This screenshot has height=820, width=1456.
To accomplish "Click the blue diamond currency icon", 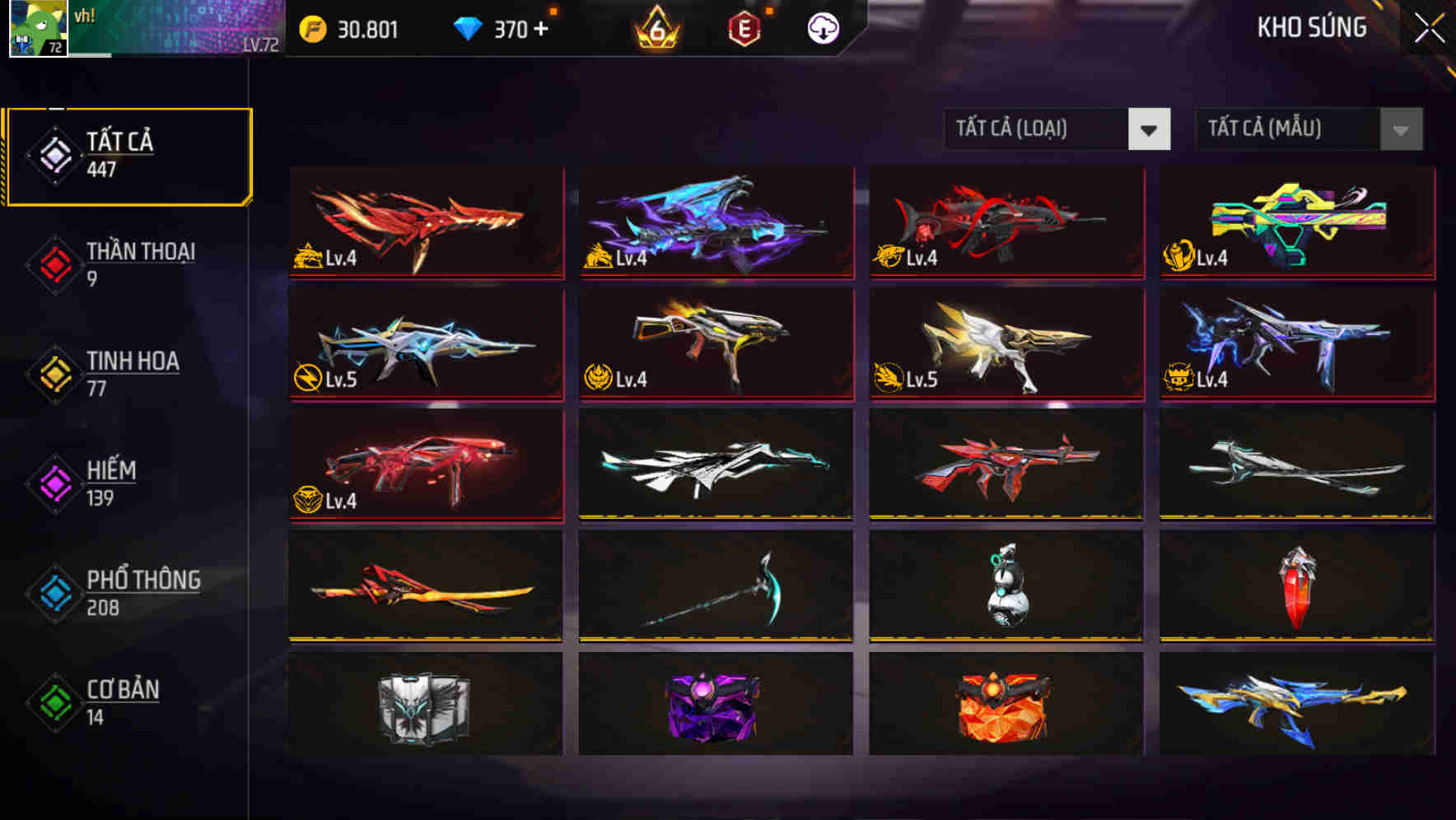I will pyautogui.click(x=469, y=27).
